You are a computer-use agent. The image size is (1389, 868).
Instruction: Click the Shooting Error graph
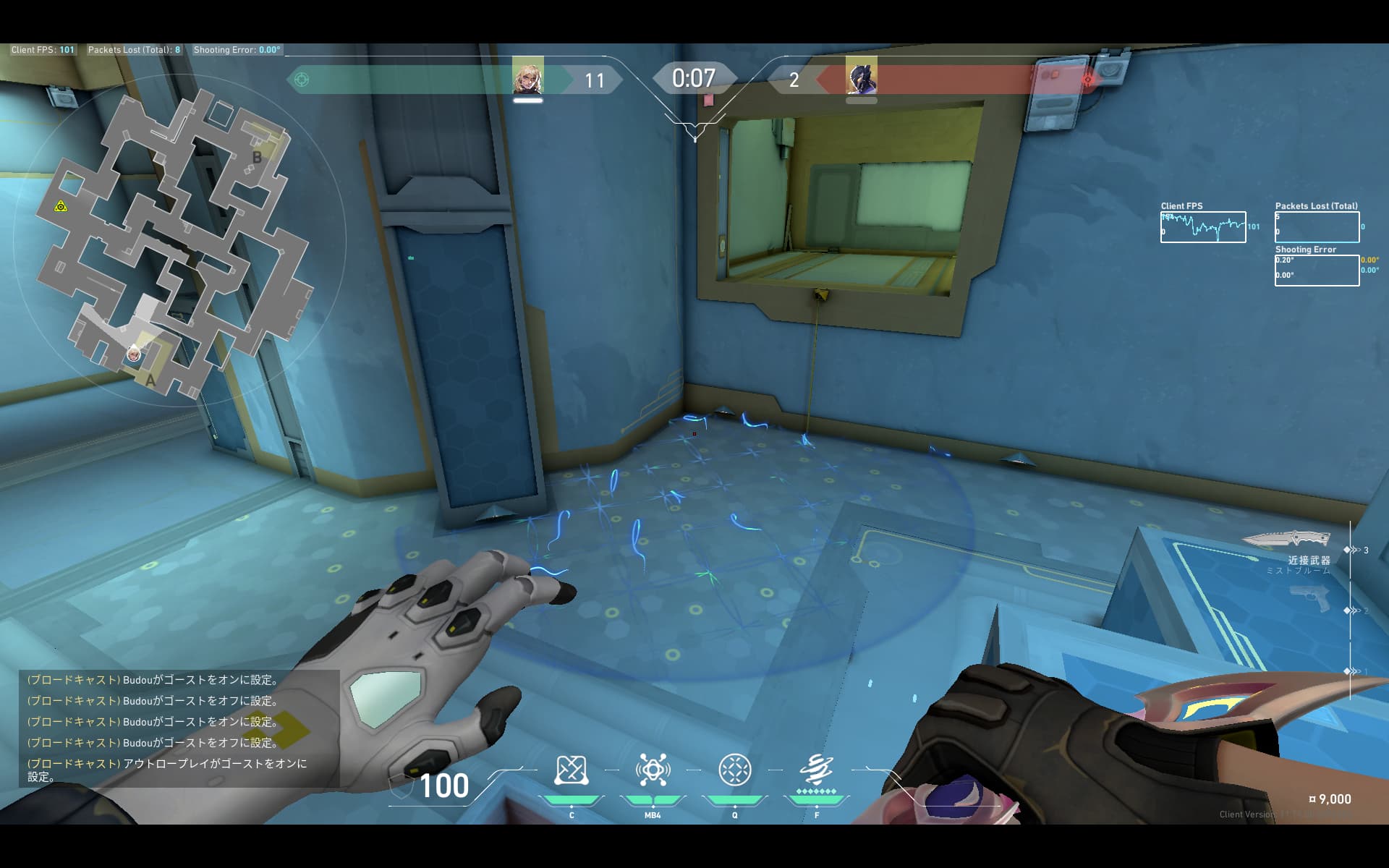[1317, 271]
